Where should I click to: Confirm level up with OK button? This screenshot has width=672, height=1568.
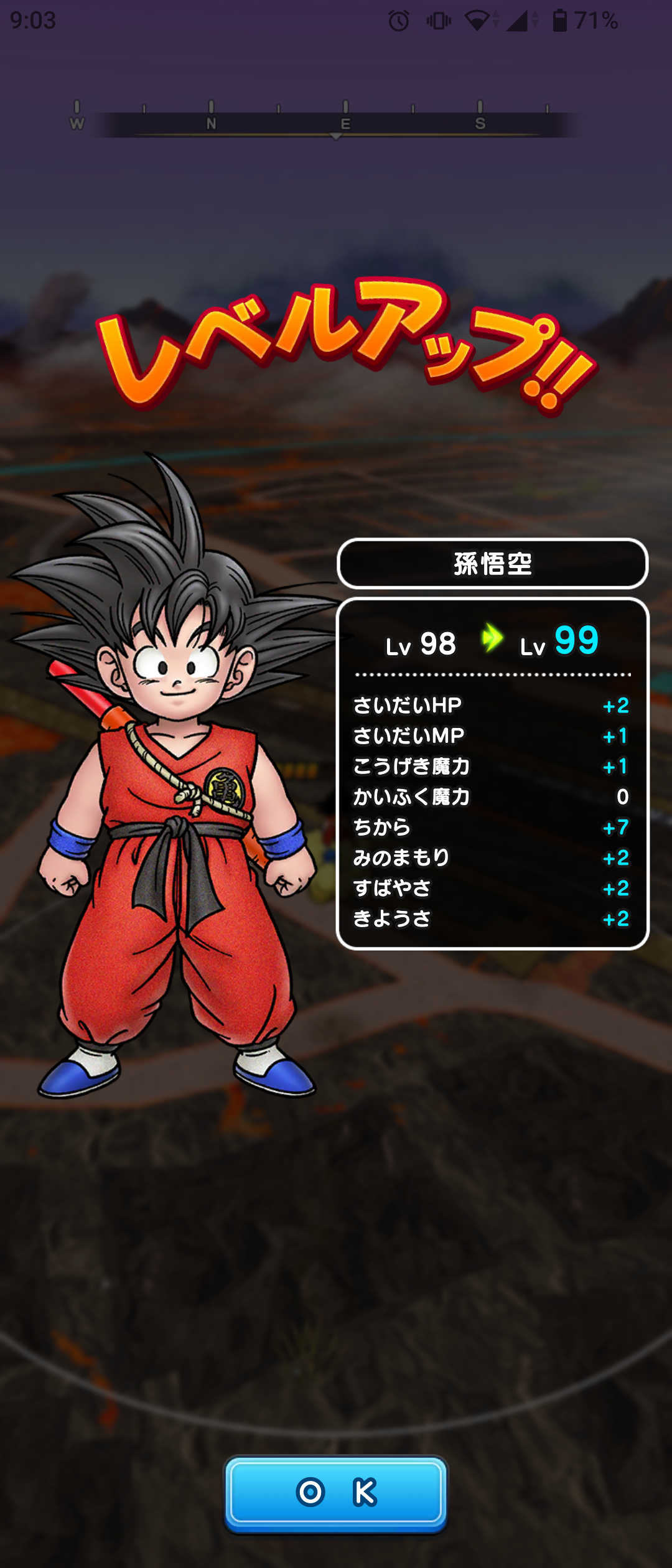click(336, 1492)
